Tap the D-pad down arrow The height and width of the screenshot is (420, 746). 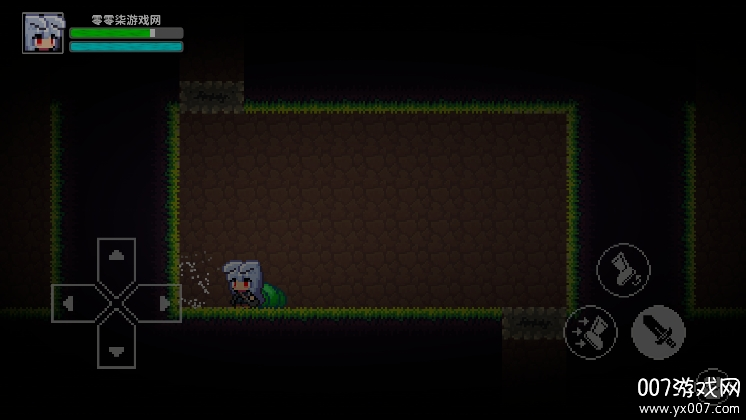tap(117, 347)
